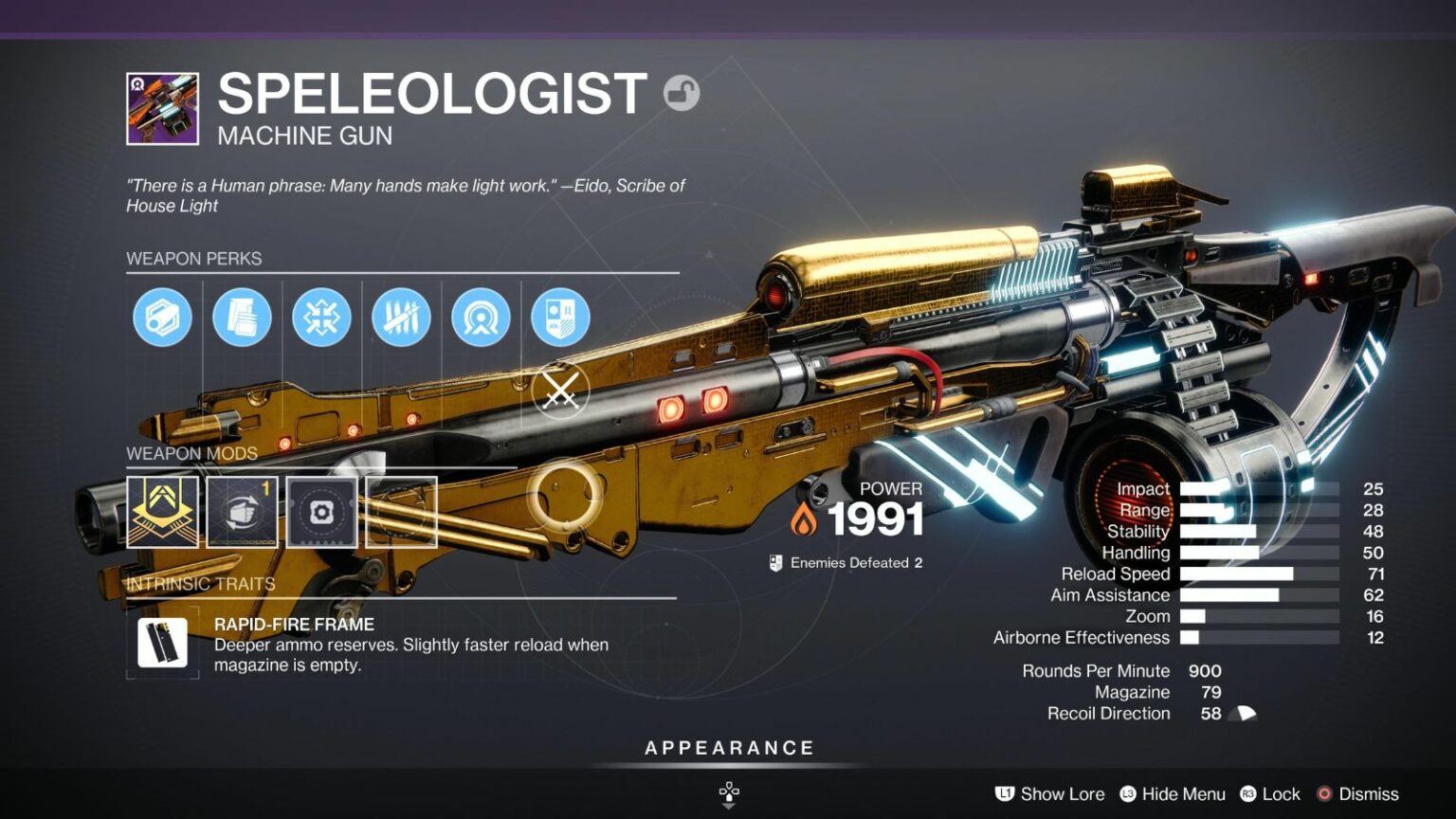This screenshot has height=819, width=1456.
Task: Inspect the converging-arrows trait perk
Action: [x=321, y=318]
